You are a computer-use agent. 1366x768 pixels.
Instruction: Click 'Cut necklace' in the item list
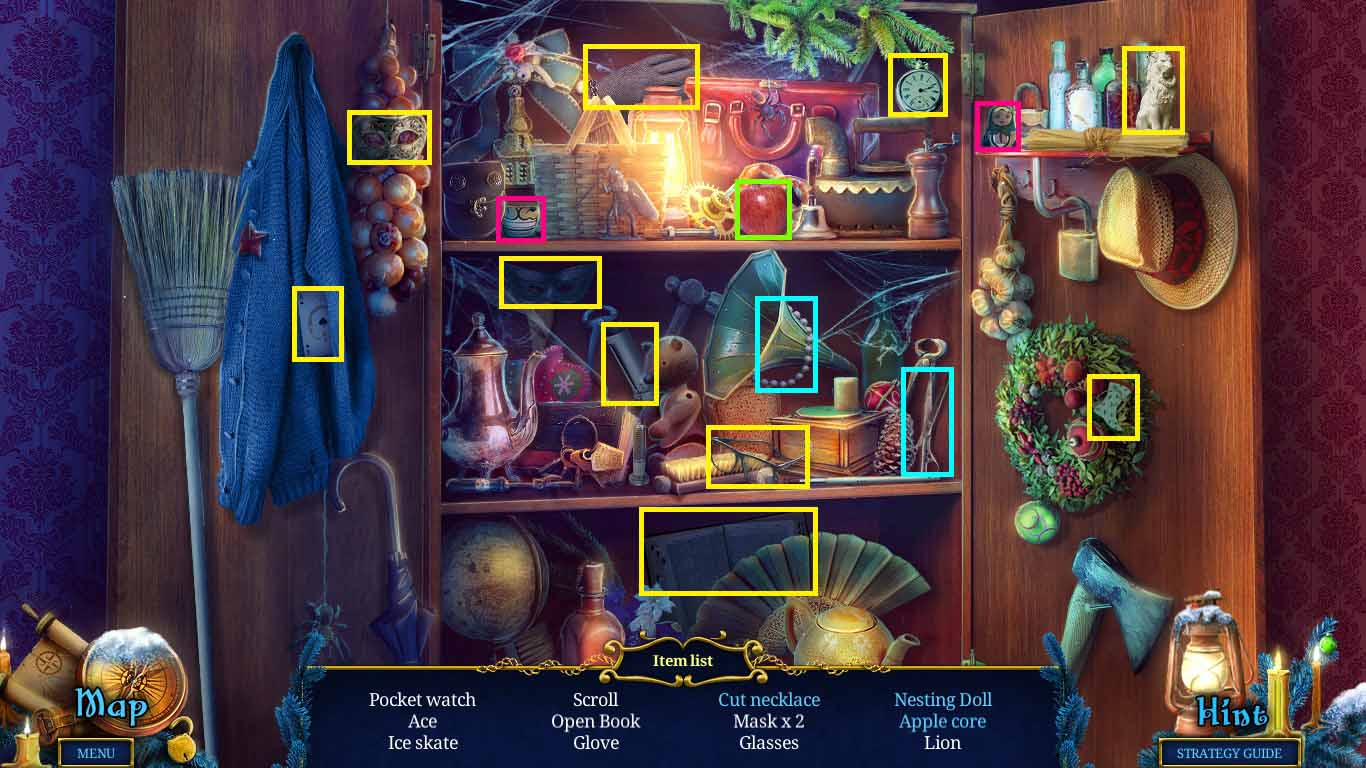[x=768, y=700]
